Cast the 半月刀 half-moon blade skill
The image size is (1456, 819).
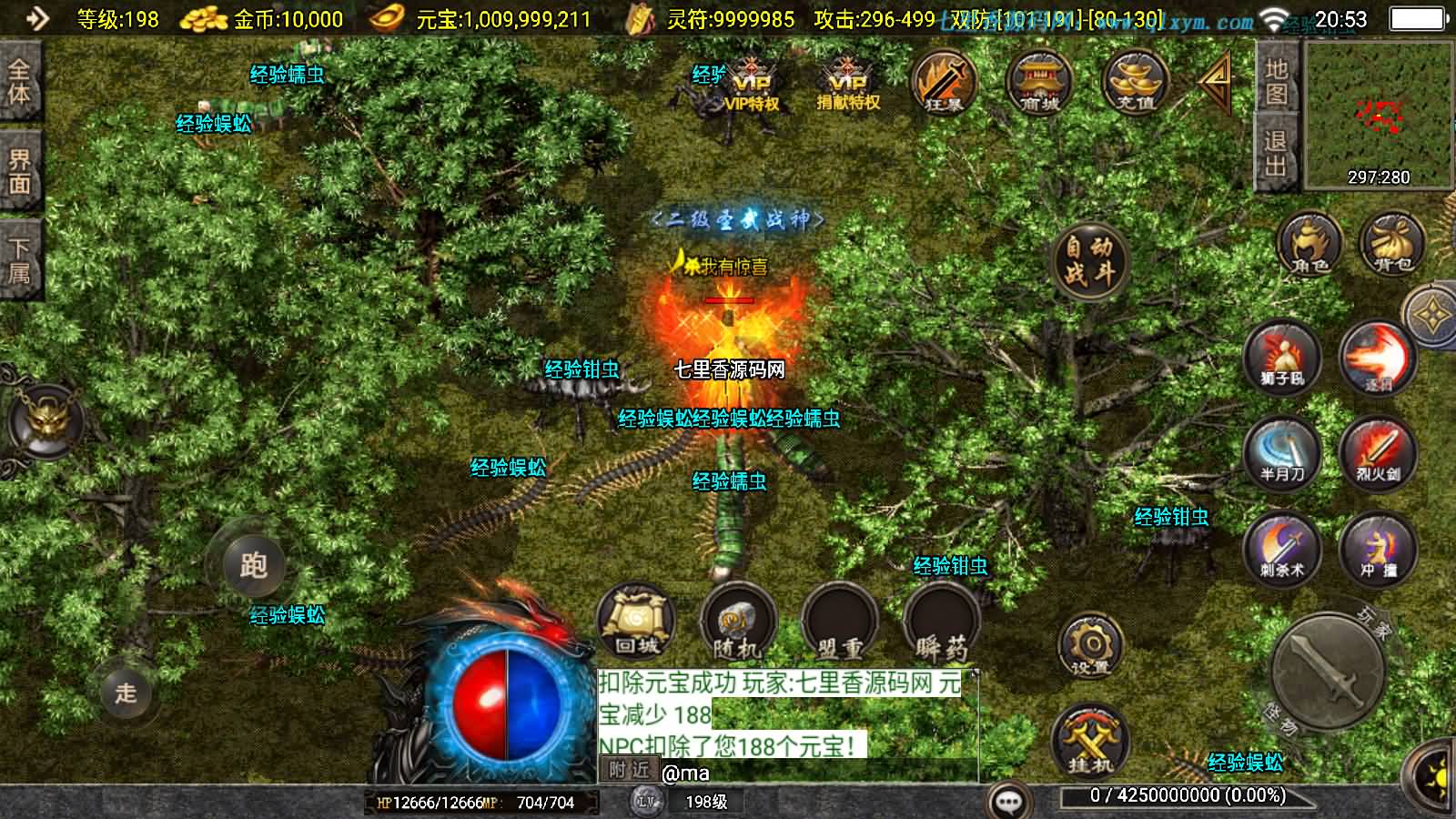click(1282, 453)
